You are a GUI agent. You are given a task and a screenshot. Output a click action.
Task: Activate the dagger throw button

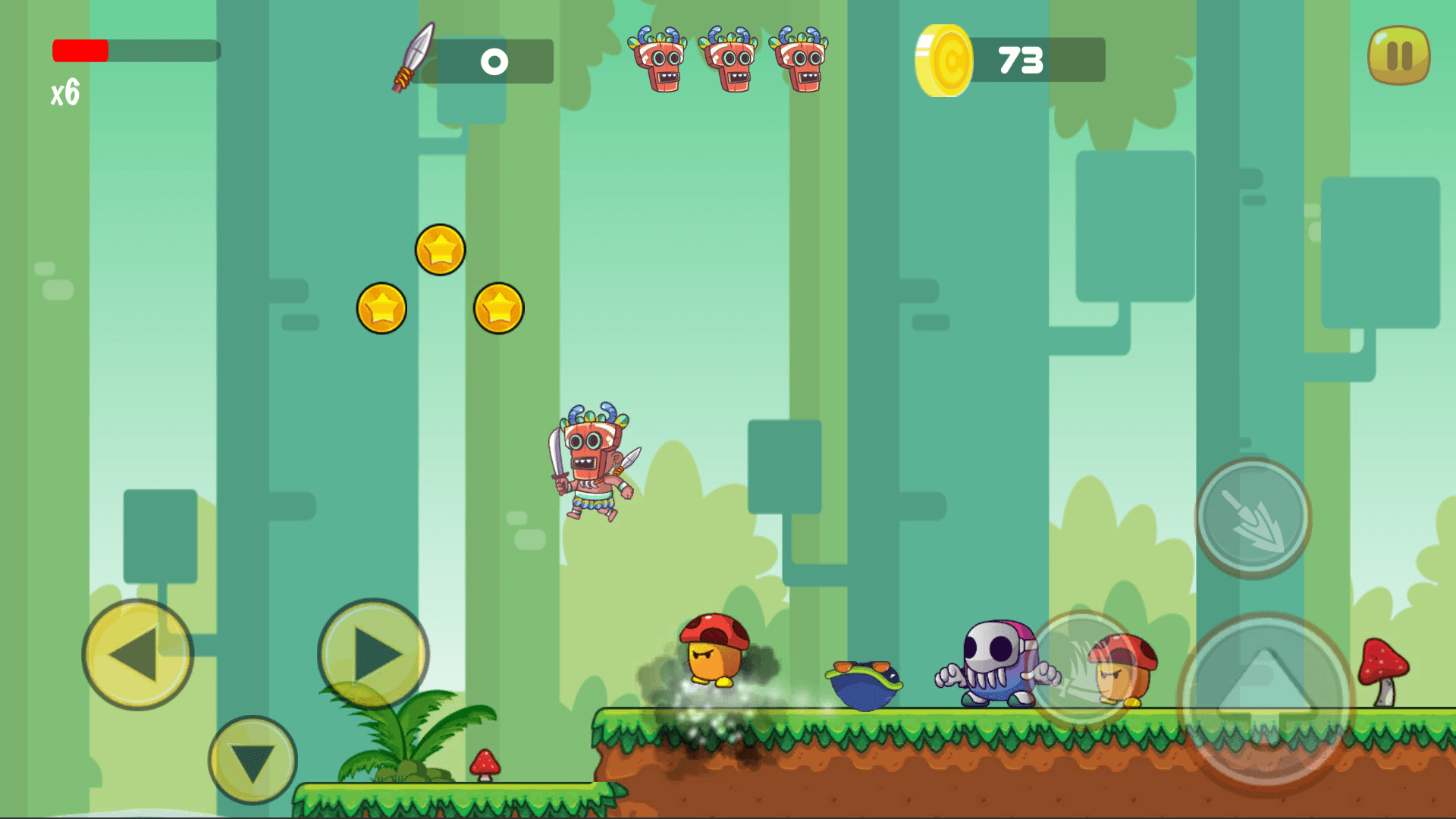[1253, 518]
